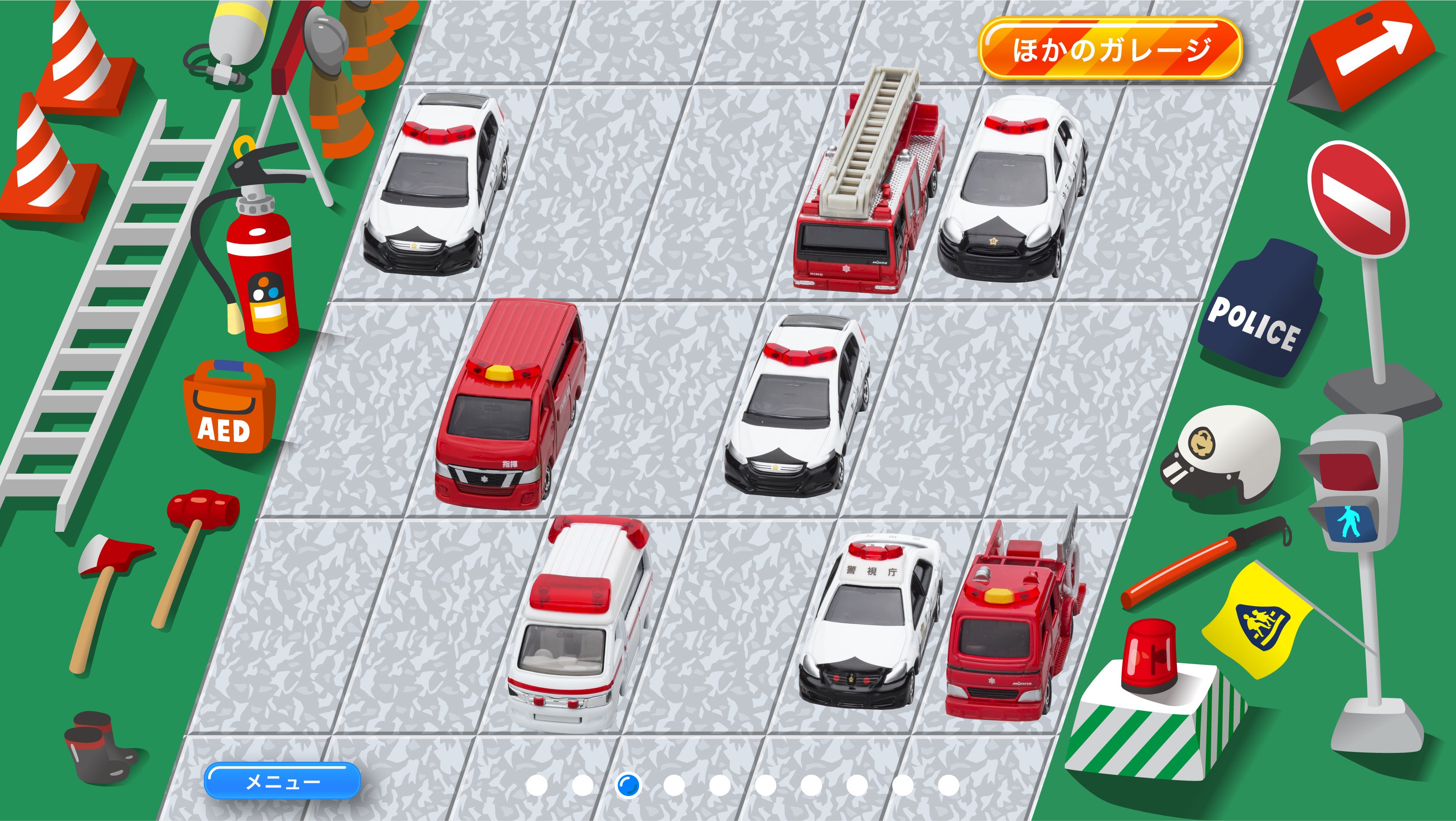
Task: Open the blue メニュー button
Action: (282, 781)
